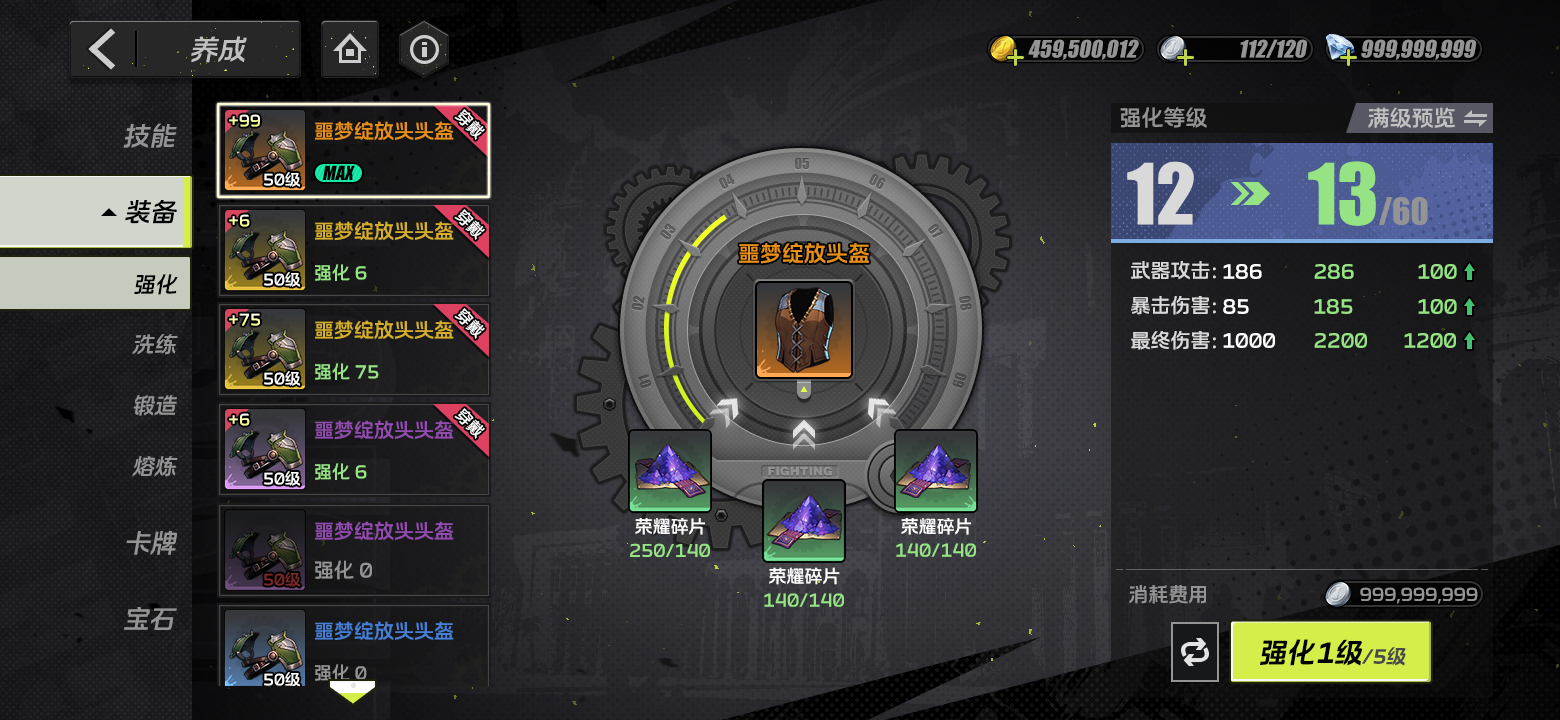Open the 锻造 sub-tab
The height and width of the screenshot is (720, 1560).
pyautogui.click(x=154, y=405)
